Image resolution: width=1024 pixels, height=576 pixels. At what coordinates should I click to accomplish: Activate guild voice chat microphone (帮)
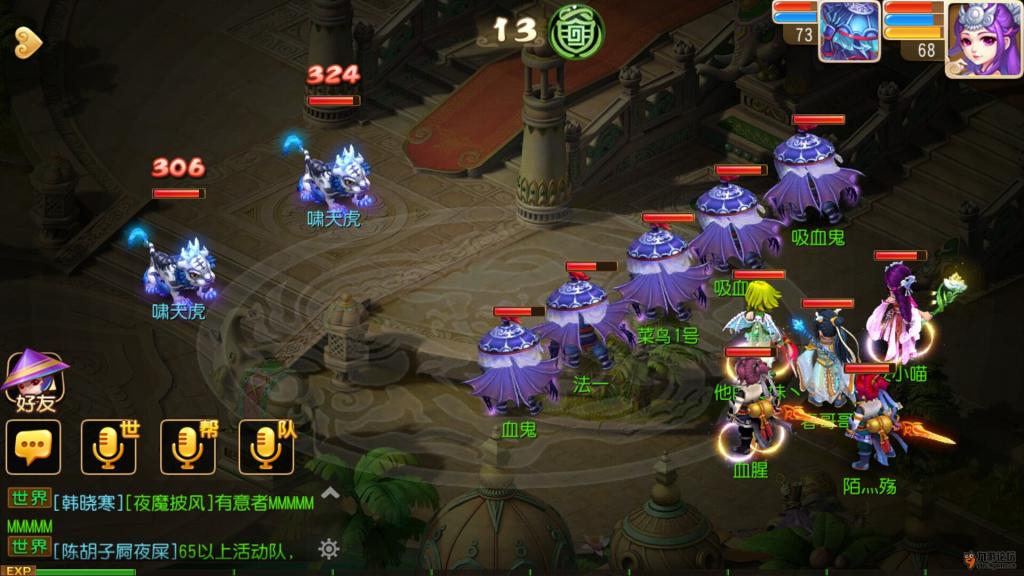pyautogui.click(x=187, y=446)
